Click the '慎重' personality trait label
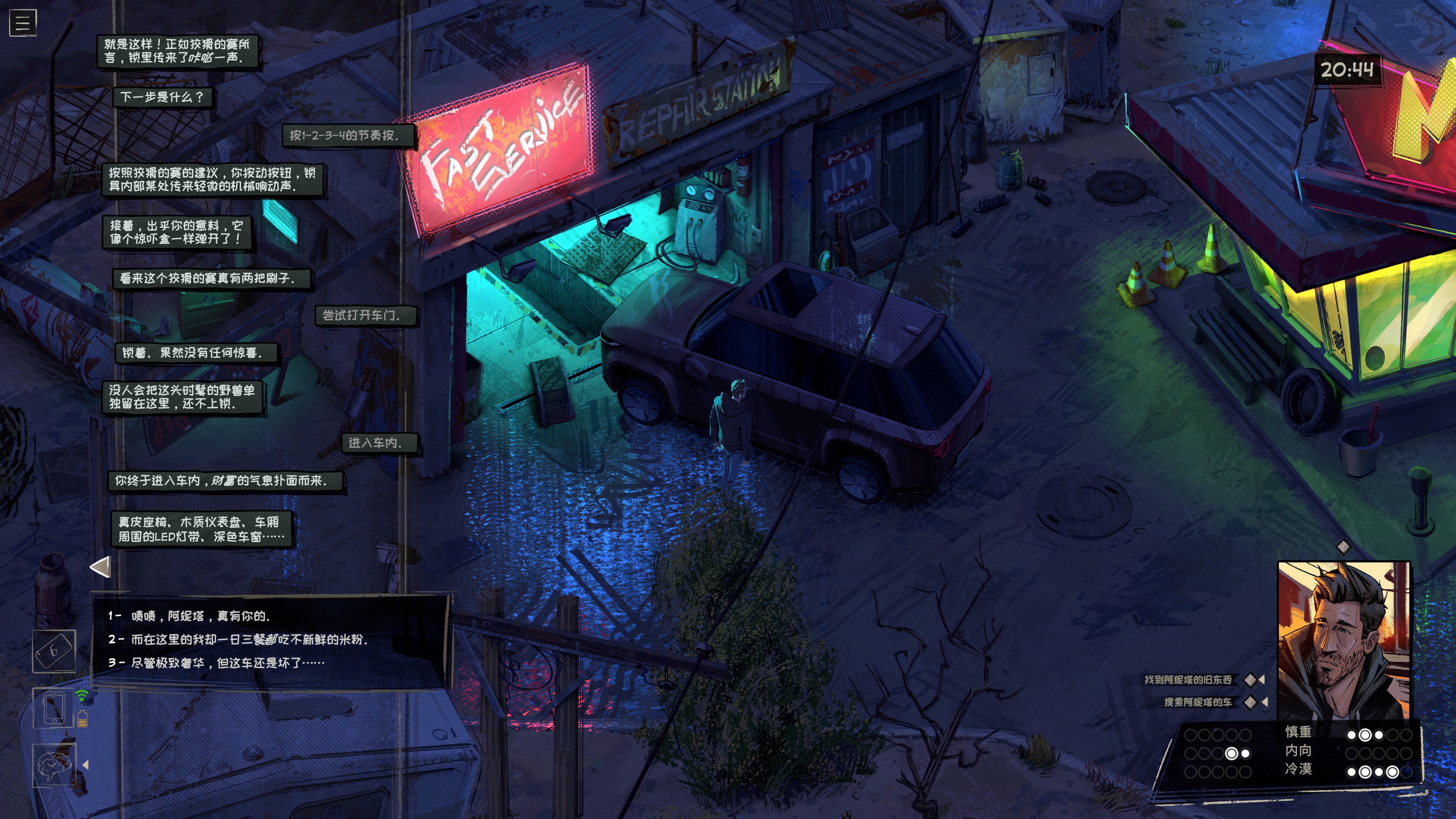The height and width of the screenshot is (819, 1456). (x=1298, y=732)
